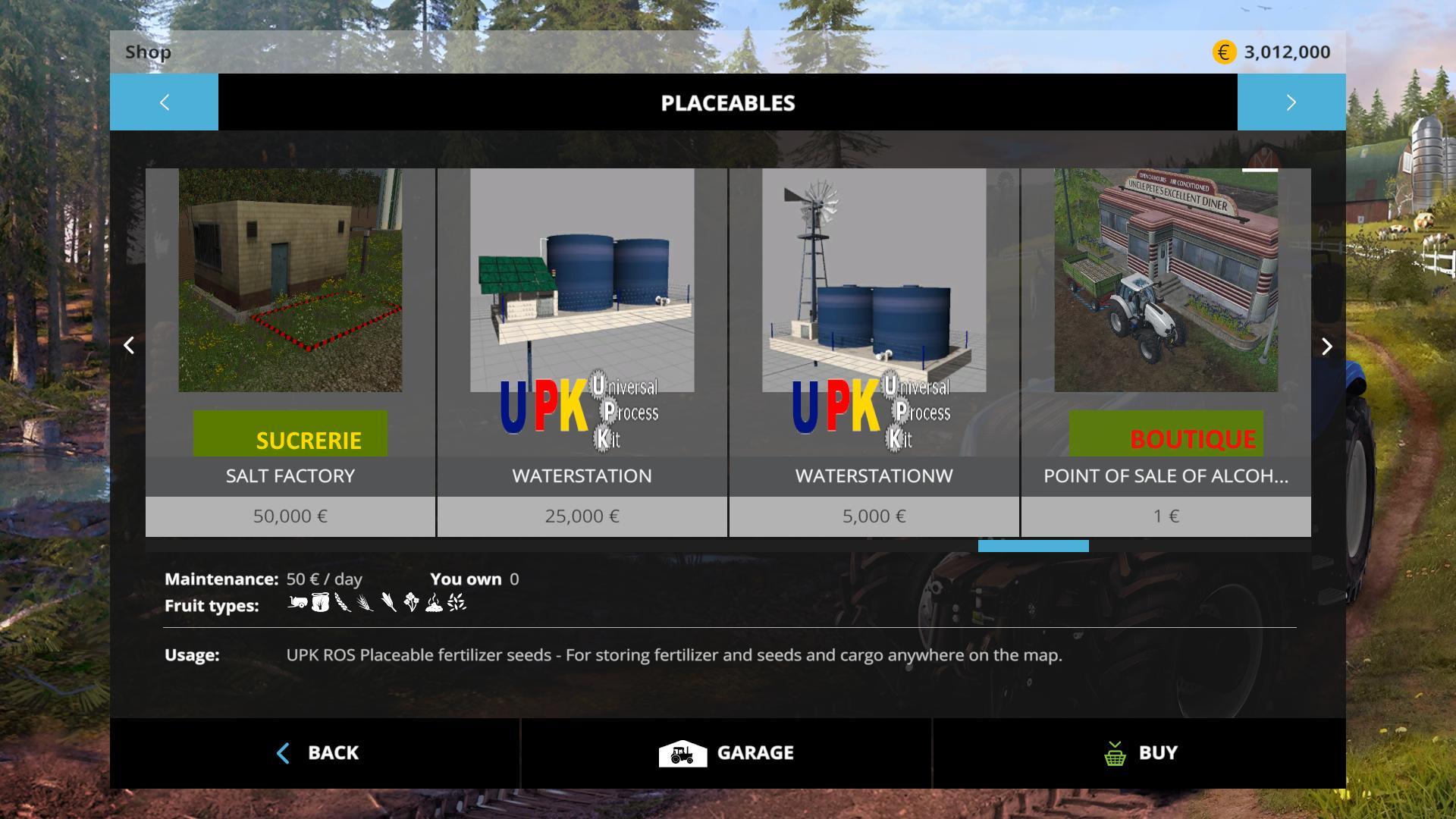Open the Garage
The height and width of the screenshot is (819, 1456).
coord(726,753)
